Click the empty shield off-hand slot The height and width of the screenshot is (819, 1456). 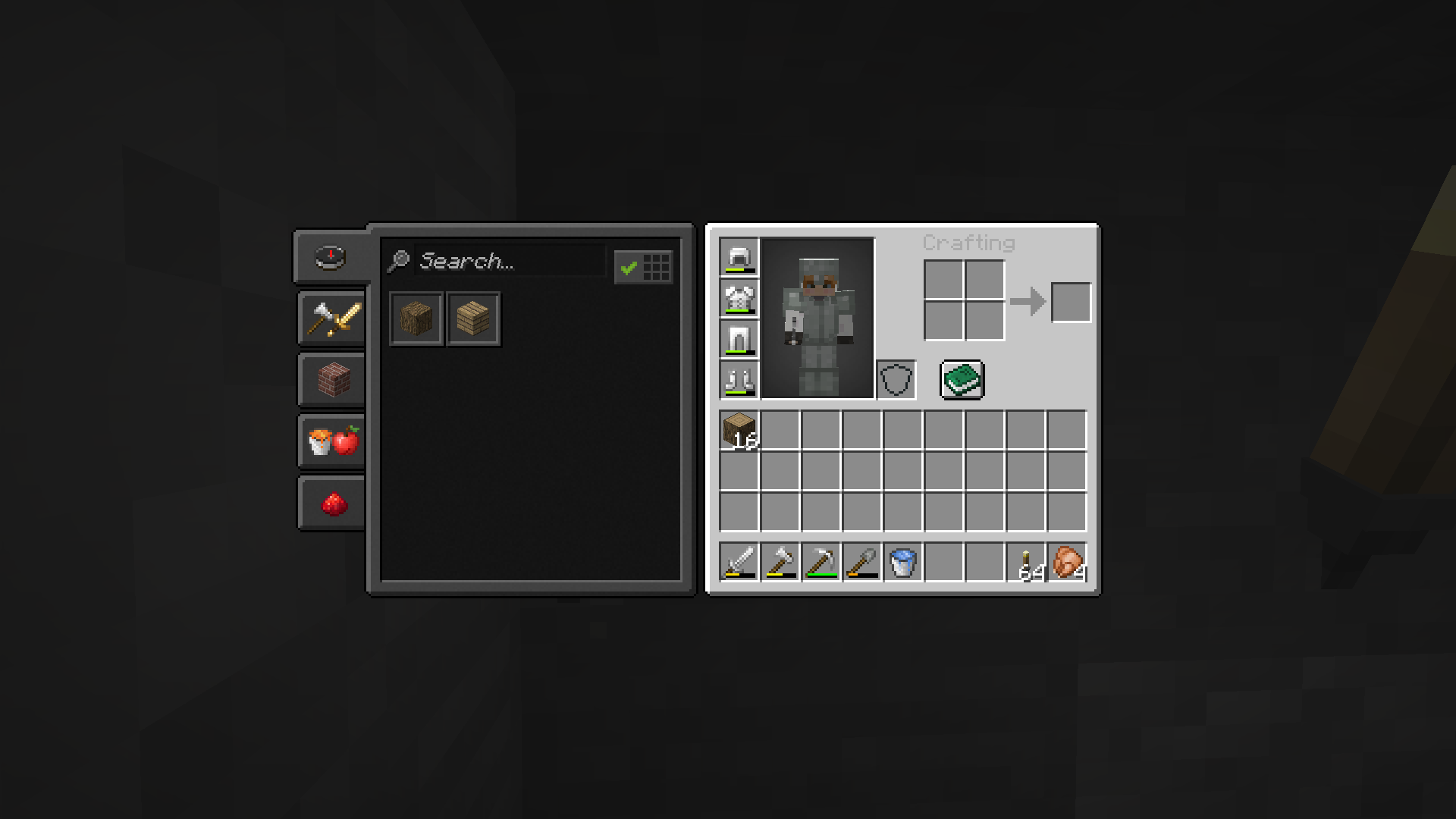click(896, 379)
